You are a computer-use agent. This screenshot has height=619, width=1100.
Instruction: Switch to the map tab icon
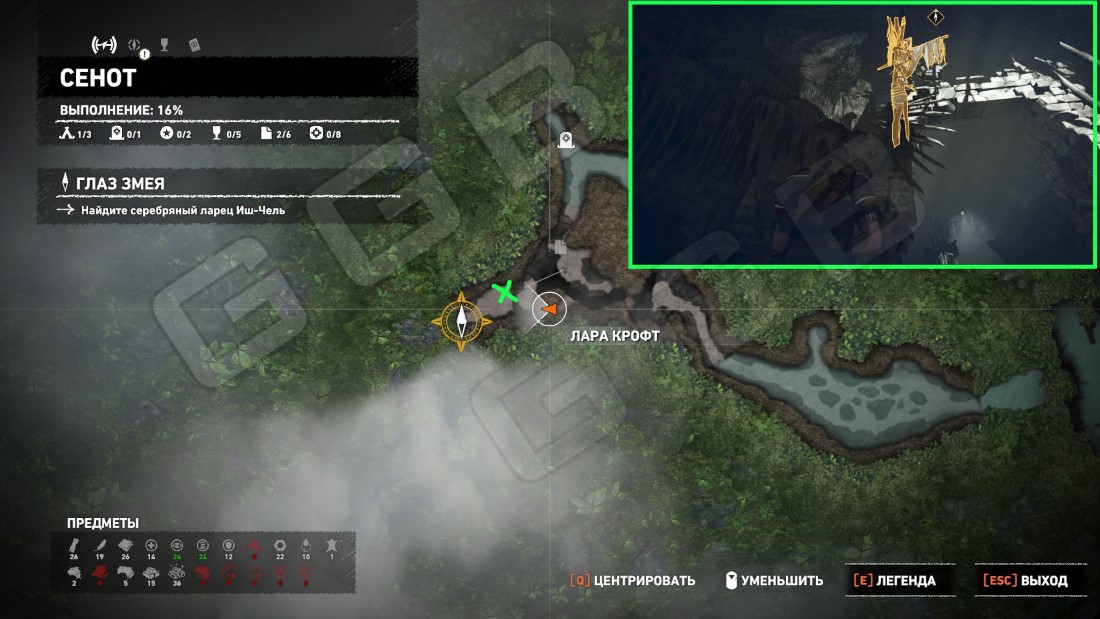[104, 45]
